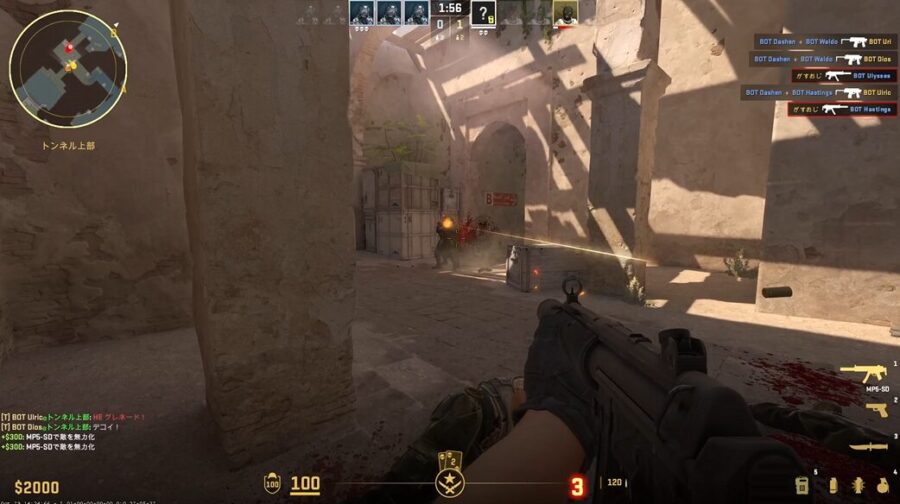The image size is (900, 504).
Task: Select the C4 bomb icon
Action: point(801,486)
